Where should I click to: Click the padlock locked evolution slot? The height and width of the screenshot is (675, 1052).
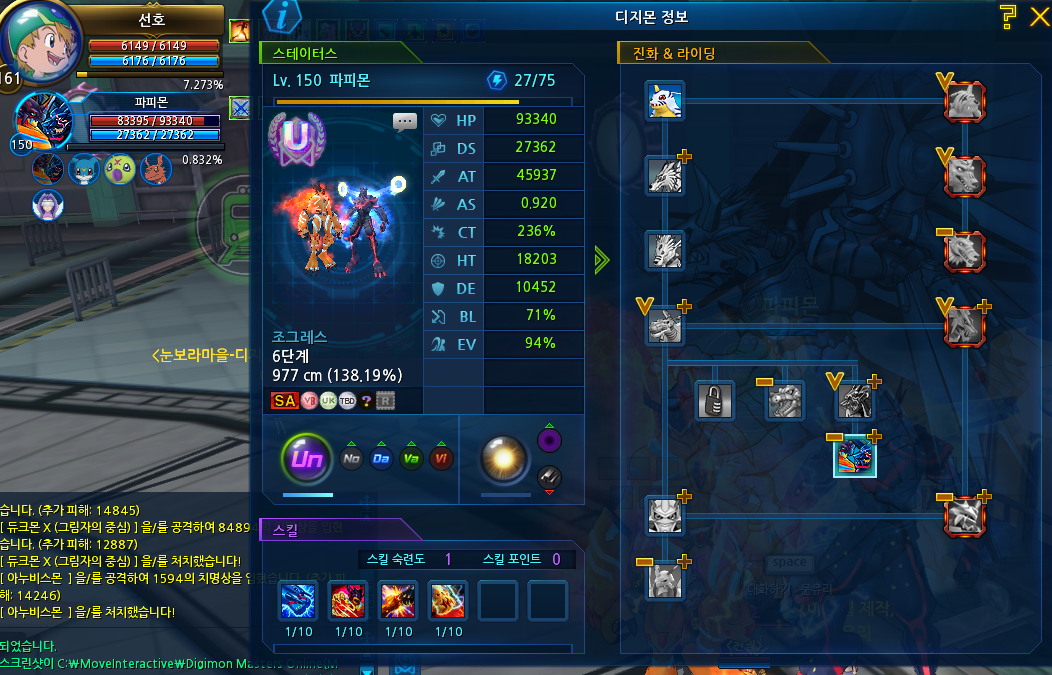click(716, 400)
